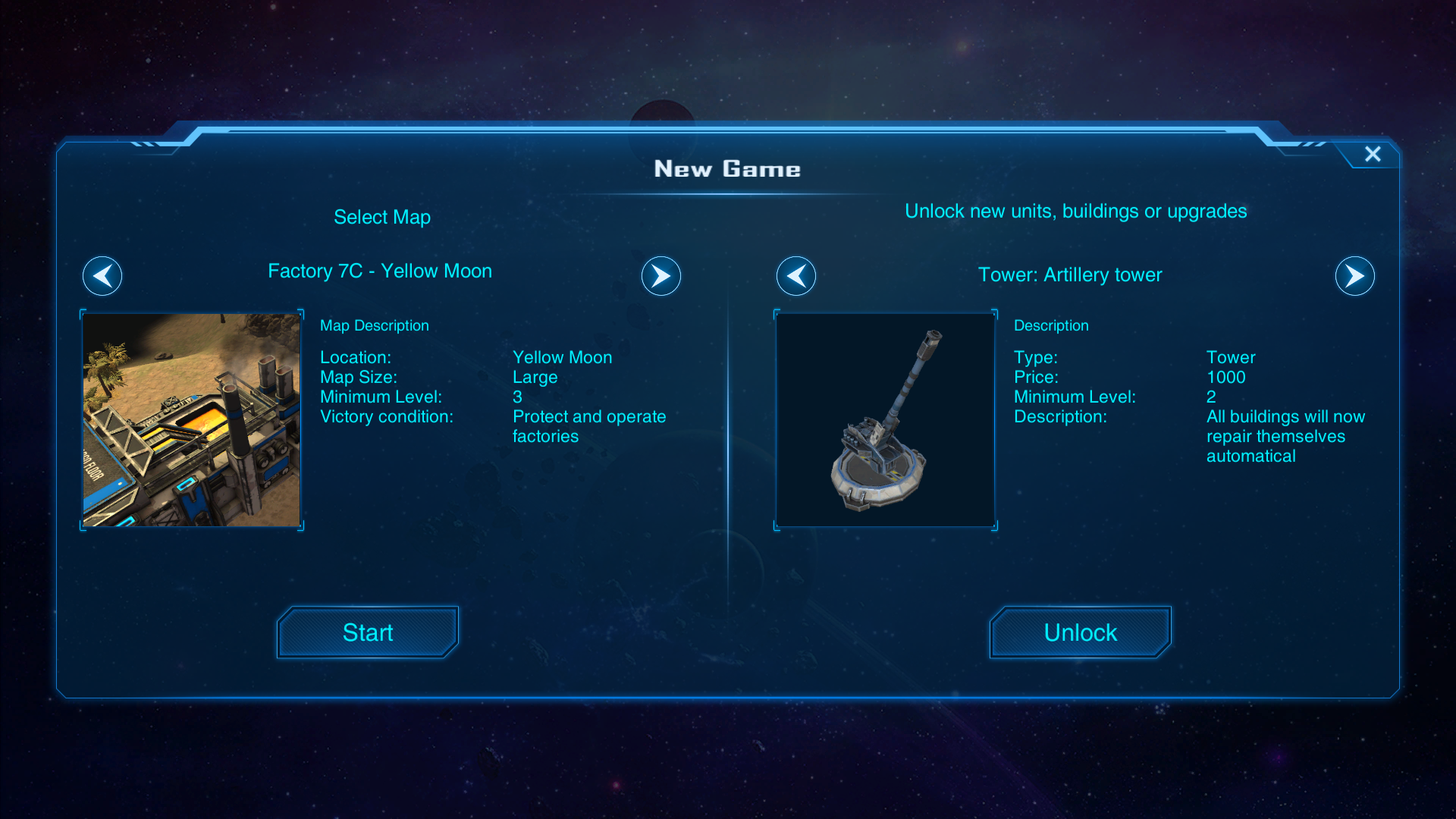Advance to the next unlockable item
Viewport: 1456px width, 819px height.
(x=1354, y=276)
